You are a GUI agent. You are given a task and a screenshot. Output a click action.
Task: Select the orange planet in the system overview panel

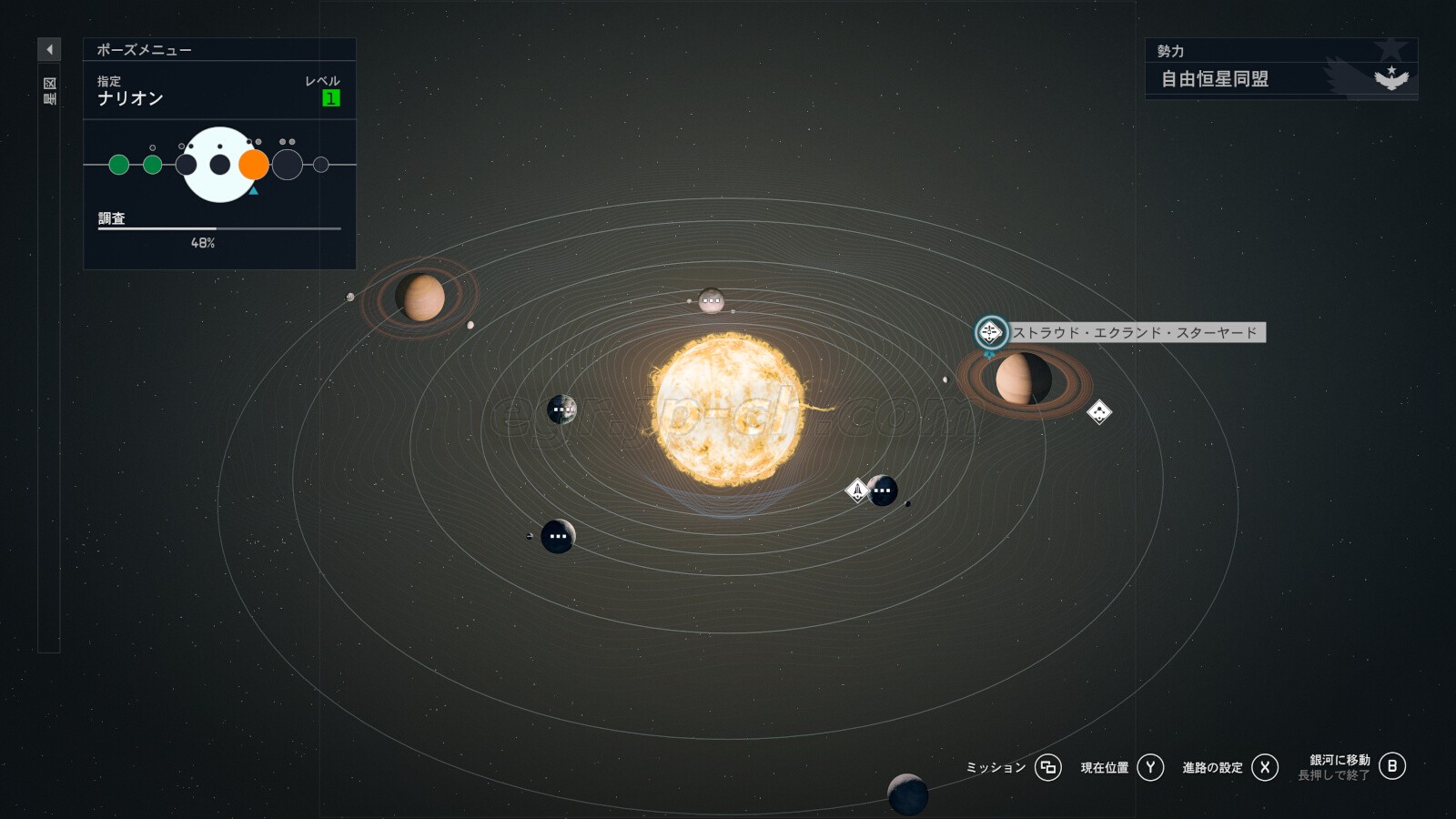pos(254,165)
